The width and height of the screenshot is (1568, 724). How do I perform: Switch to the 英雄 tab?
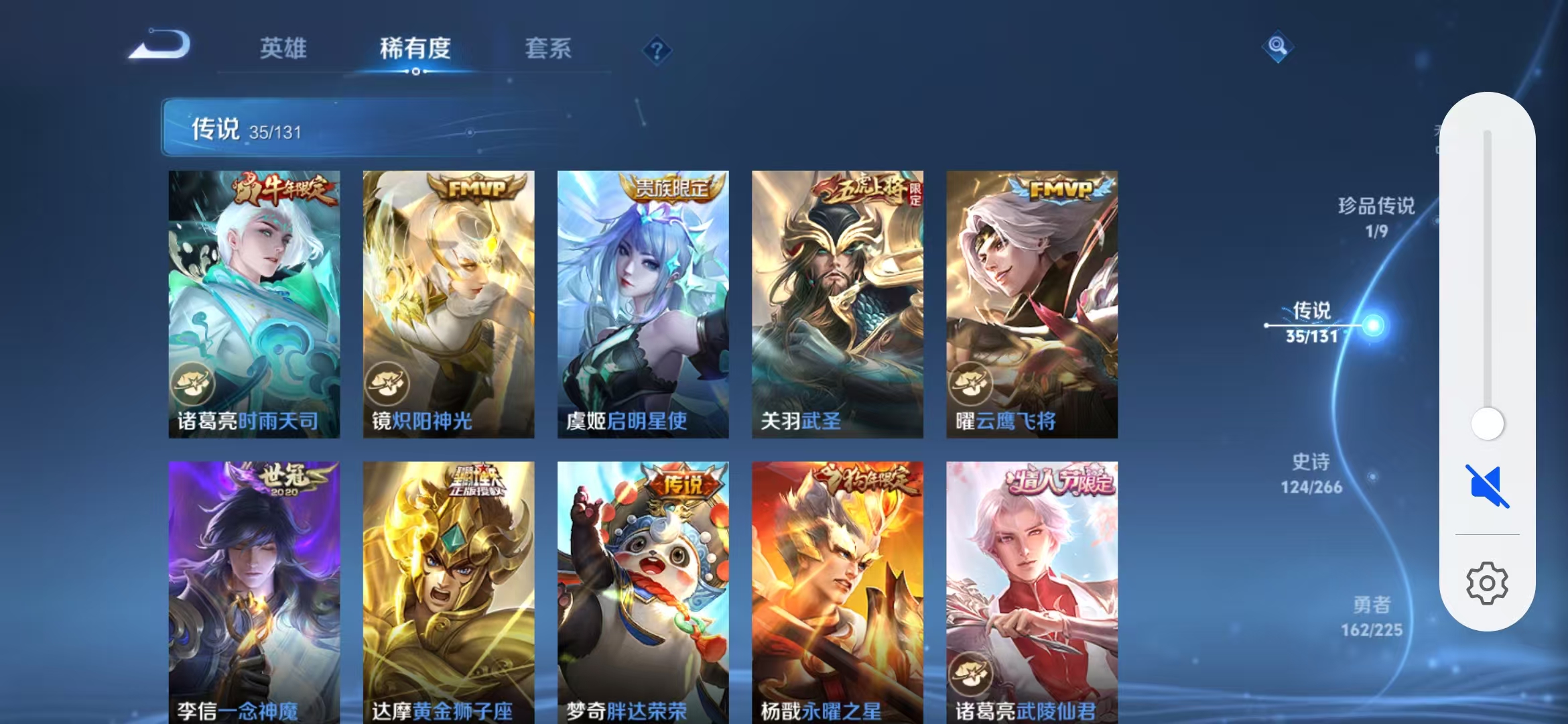coord(284,48)
